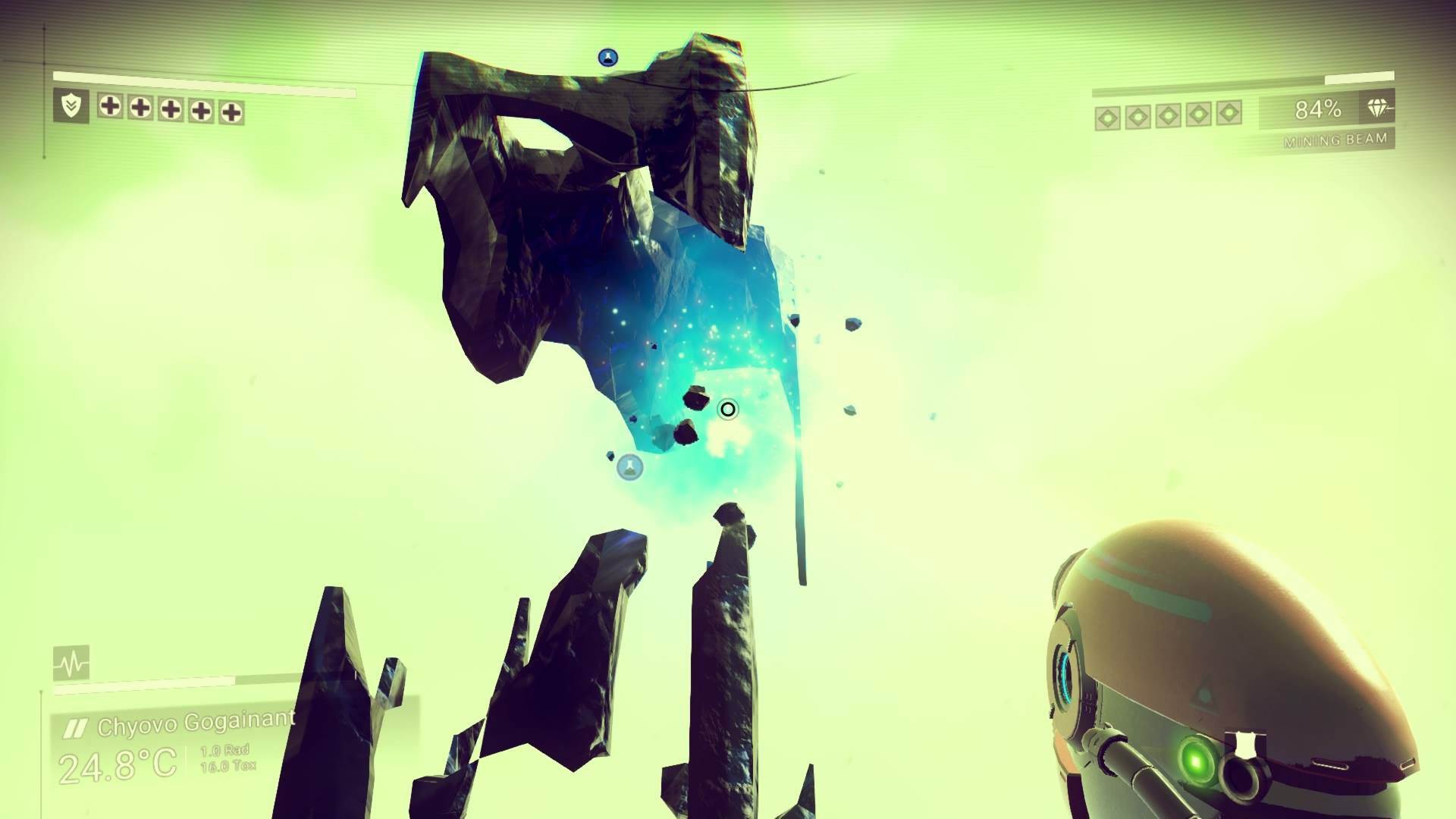Click the shield icon in the HUD
Screen dimensions: 1456x819
pyautogui.click(x=71, y=106)
